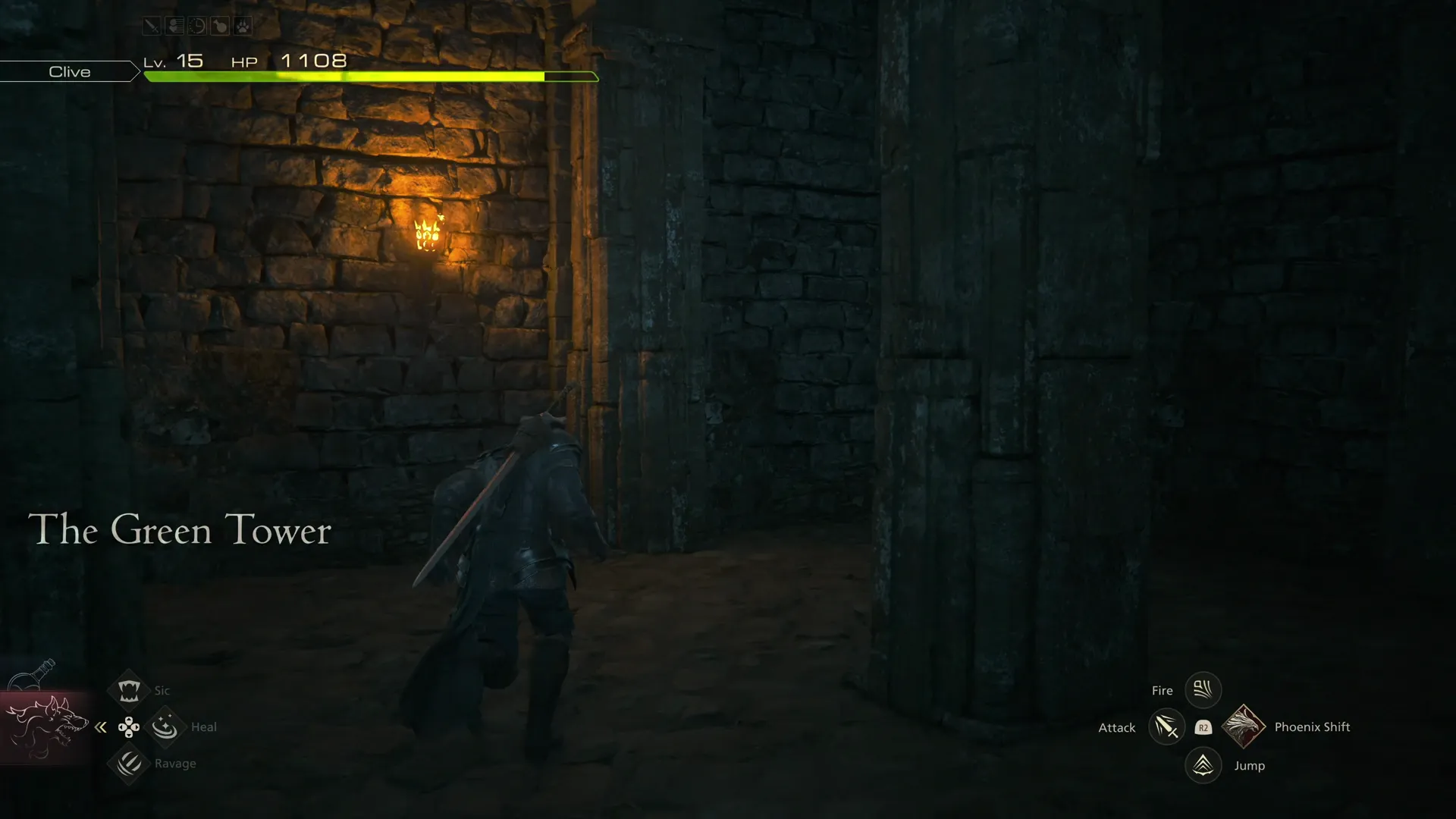Click the Phoenix Shift ability icon
1456x819 pixels.
pos(1244,726)
